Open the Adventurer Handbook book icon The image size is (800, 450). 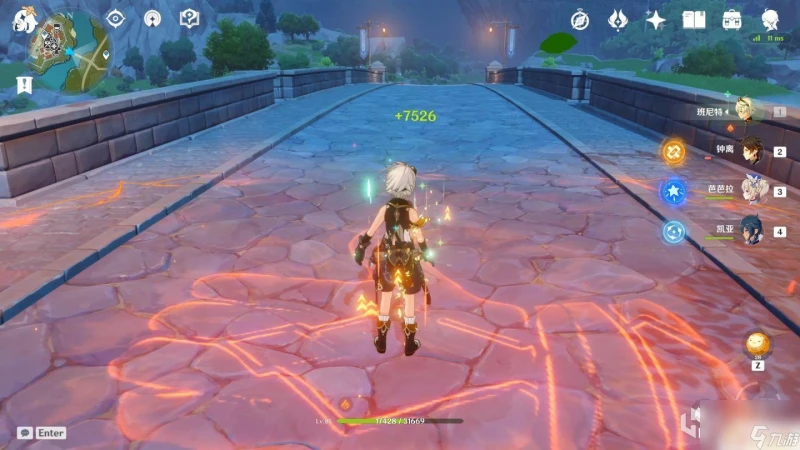pos(694,19)
